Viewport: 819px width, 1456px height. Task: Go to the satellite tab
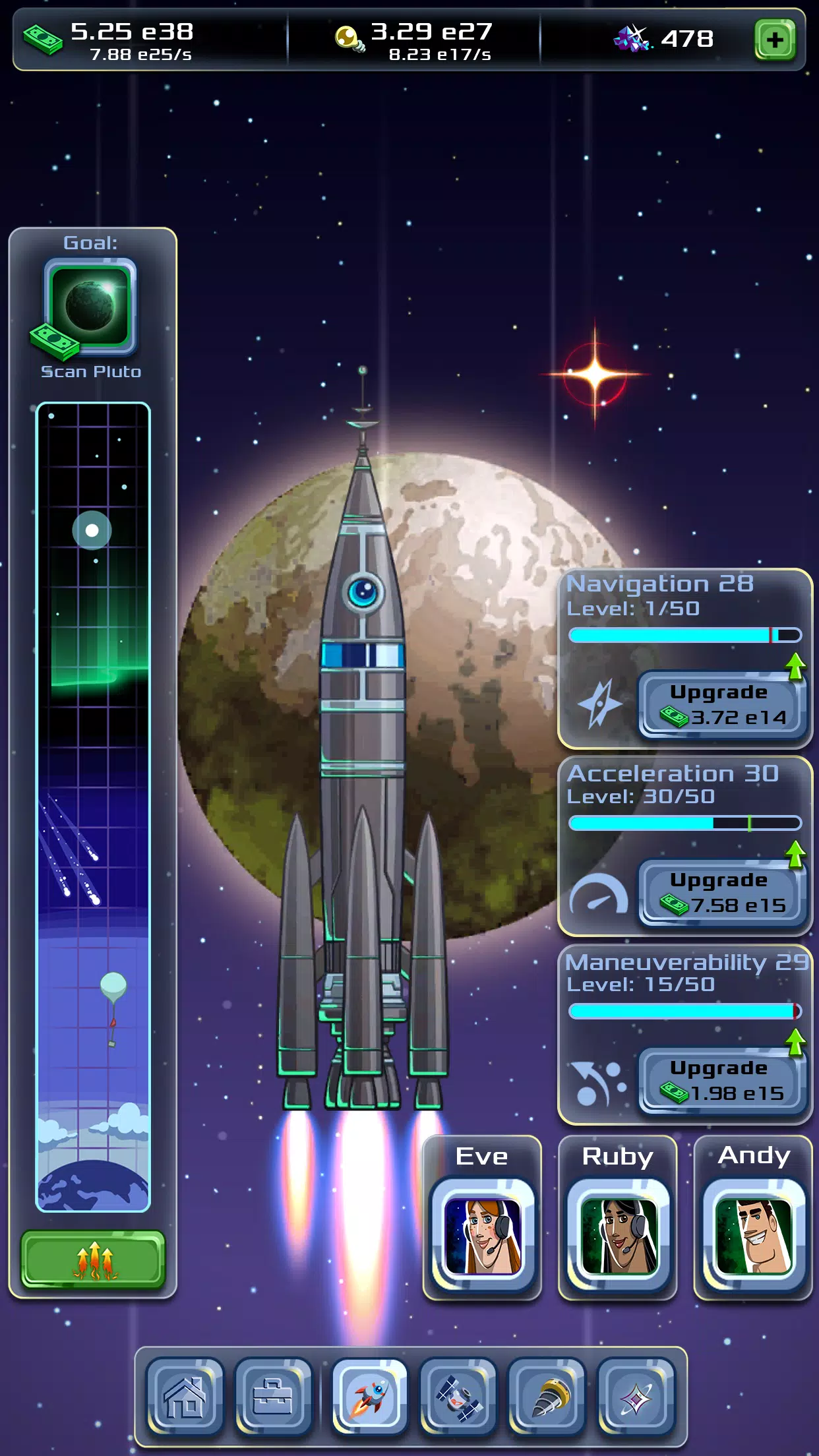[x=458, y=1397]
